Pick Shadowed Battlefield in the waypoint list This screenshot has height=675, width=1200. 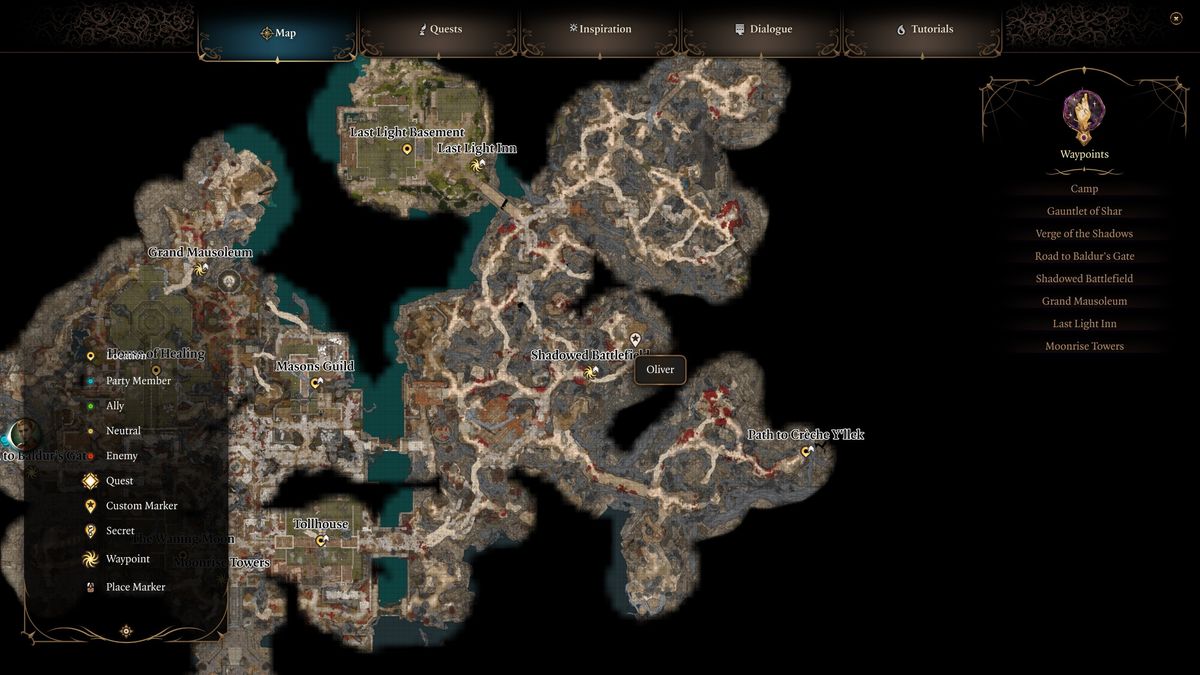pos(1084,279)
